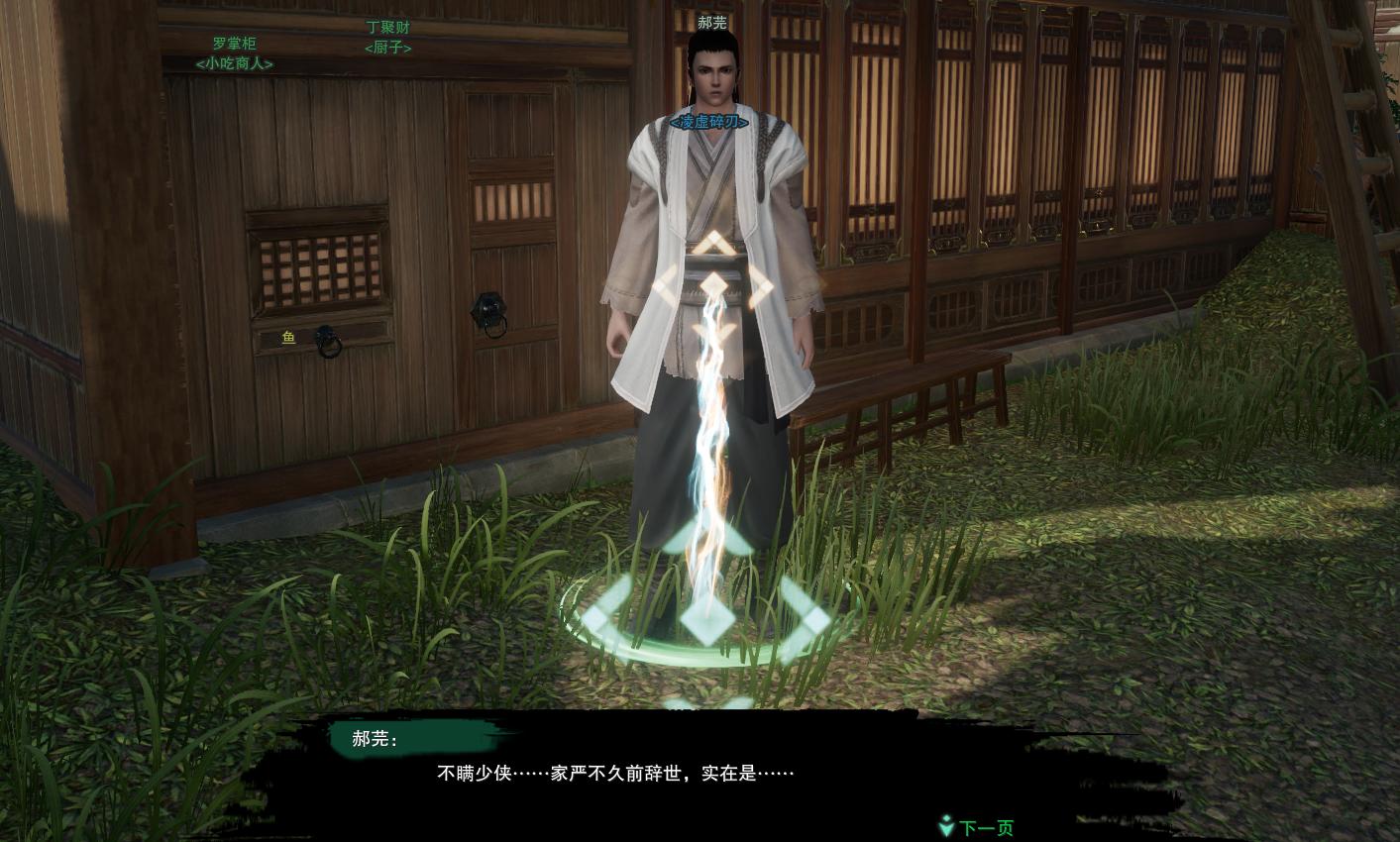Select NPC 郝莞 by clicking his nameplate
This screenshot has height=842, width=1400.
[711, 23]
